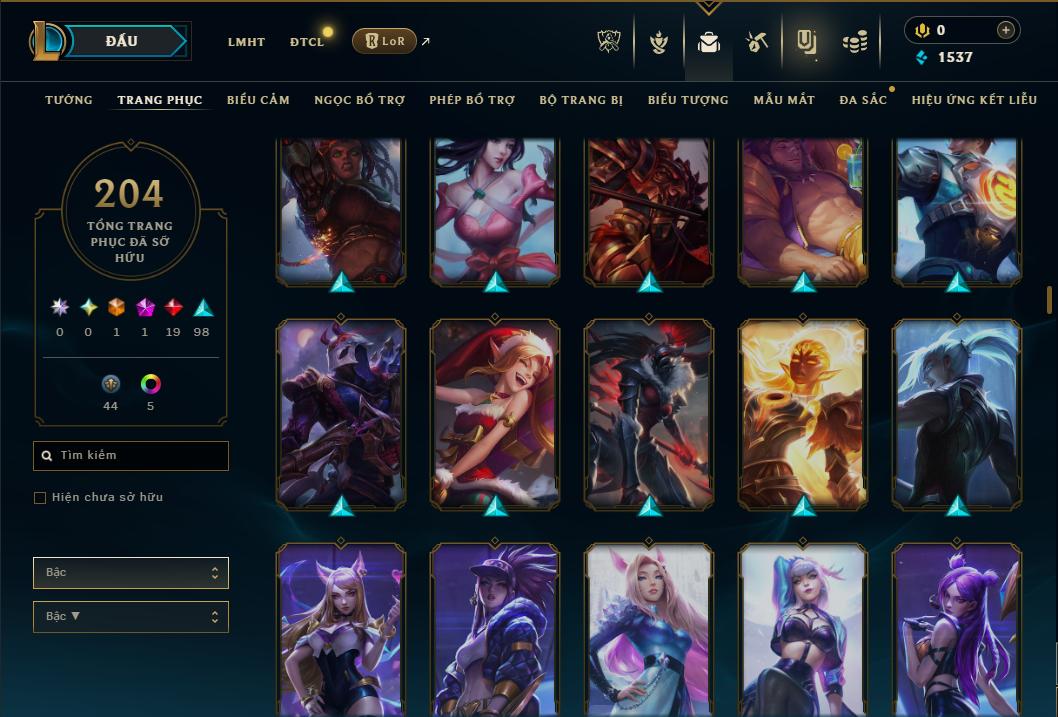The image size is (1058, 717).
Task: Go to the BỘ TRANG BỊ tab
Action: [580, 100]
